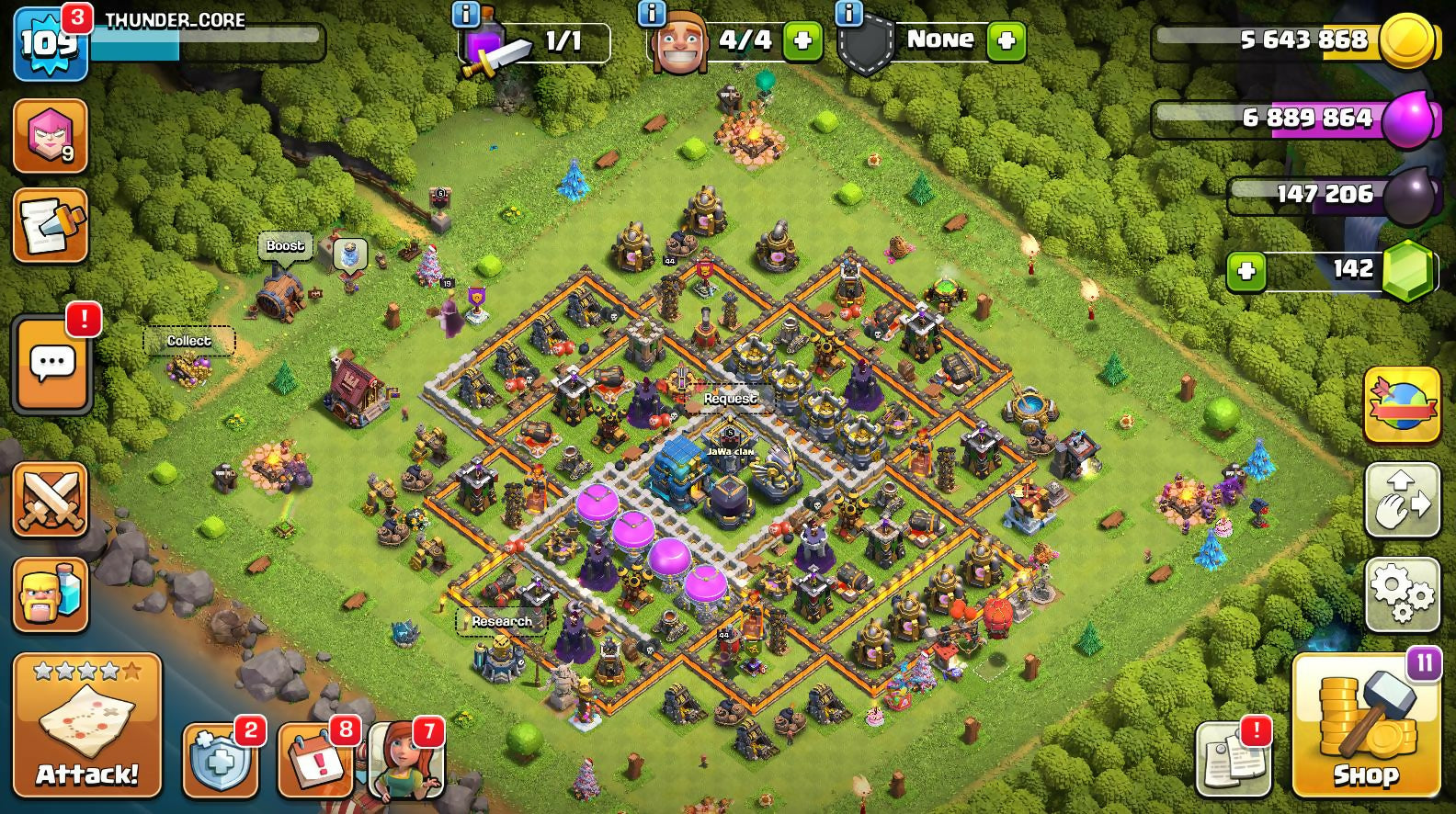Show builder info via 'i' icon
This screenshot has width=1456, height=814.
tap(651, 13)
